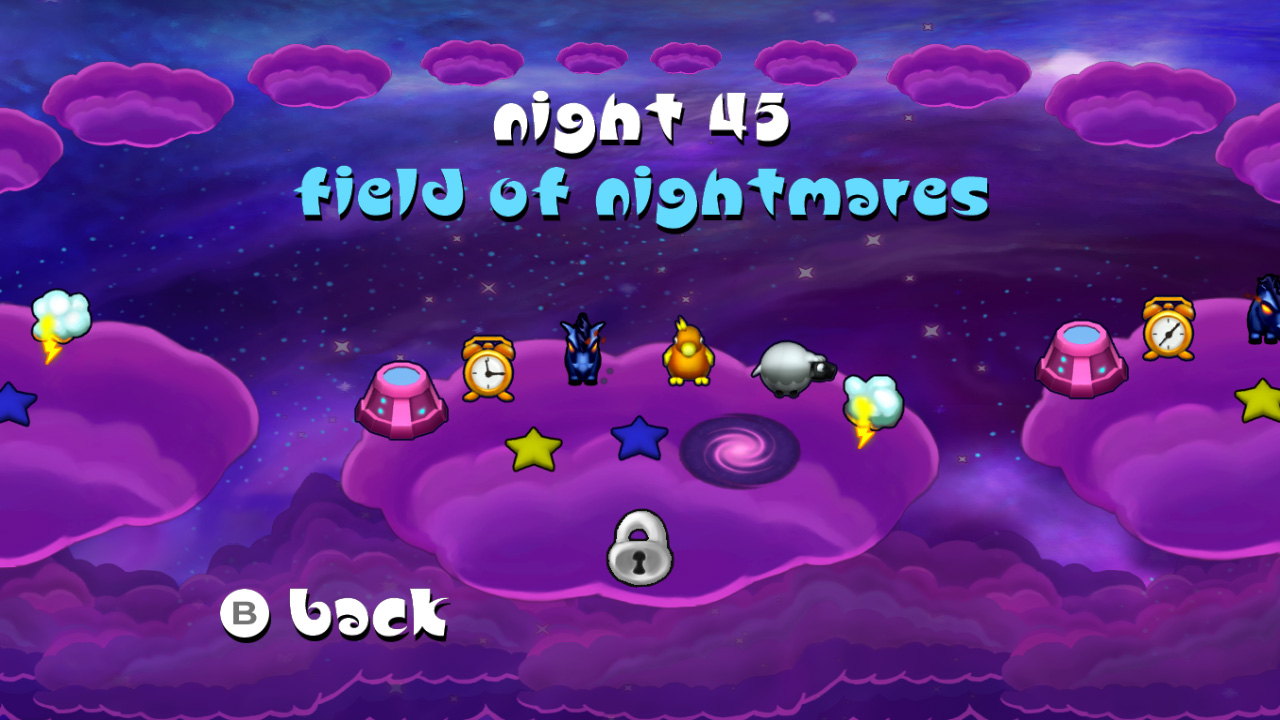Click the blue star on the far left cloud

pyautogui.click(x=13, y=405)
